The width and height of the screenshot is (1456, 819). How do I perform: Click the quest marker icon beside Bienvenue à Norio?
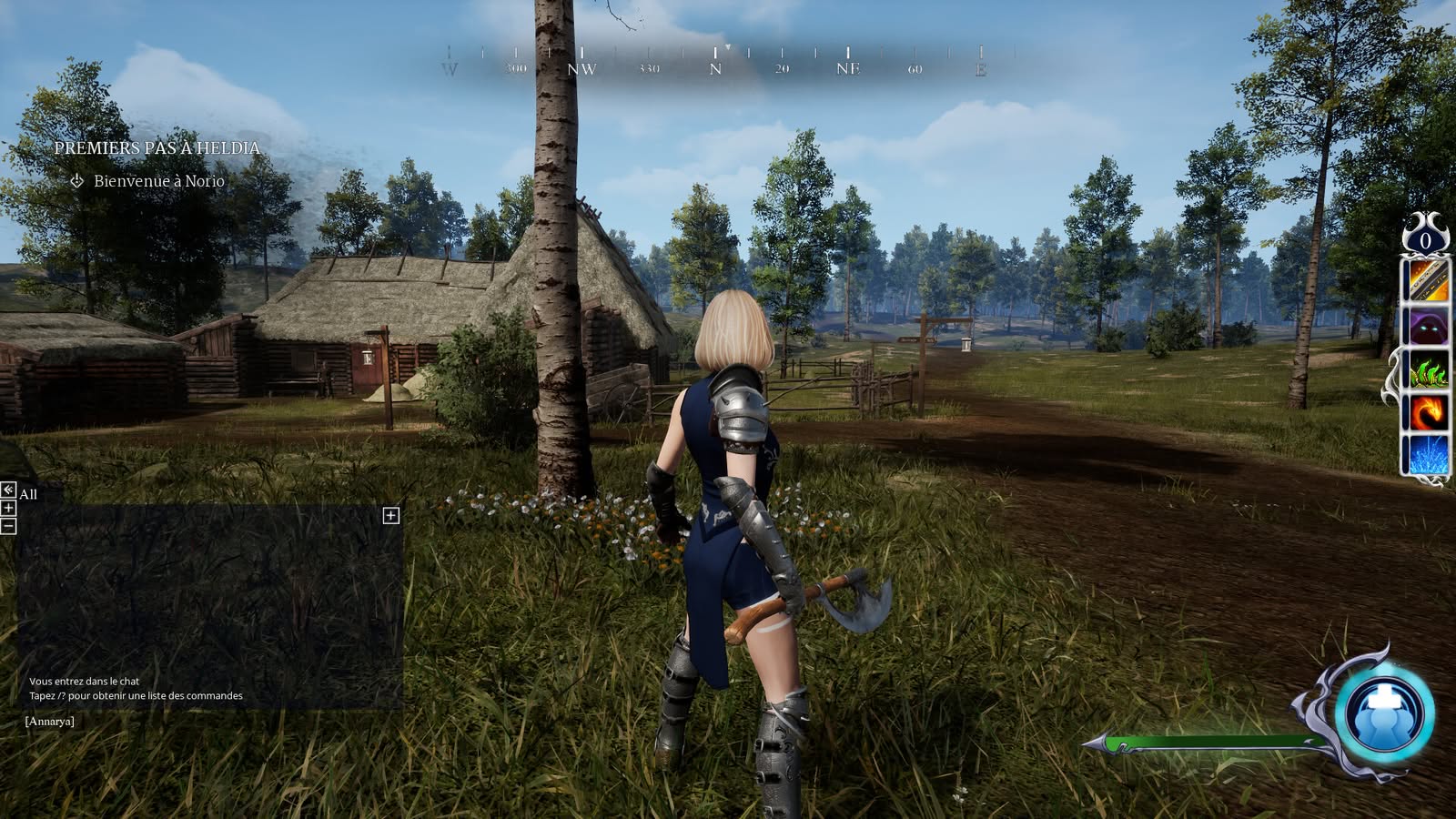(76, 181)
